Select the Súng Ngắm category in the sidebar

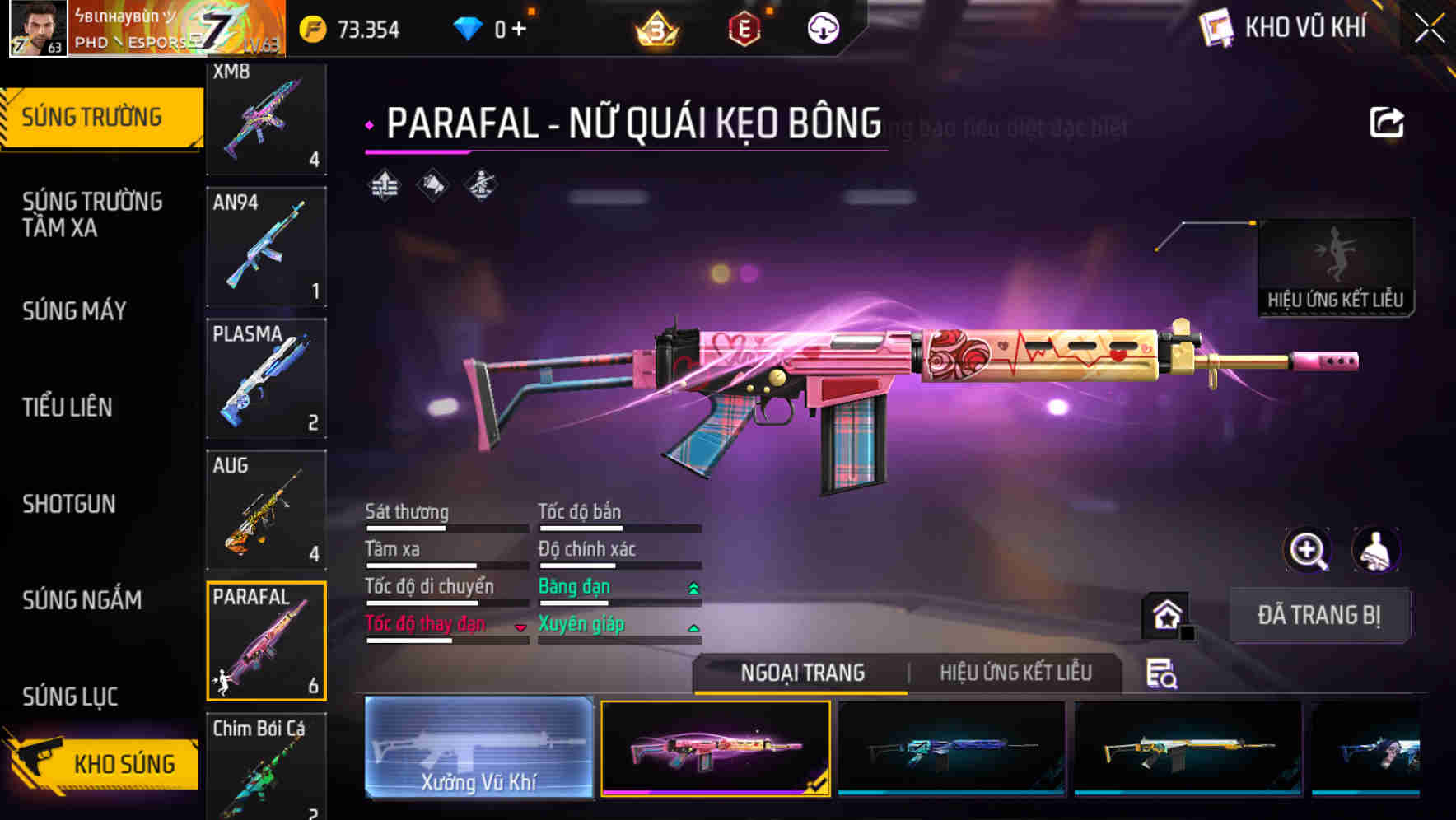pos(82,601)
